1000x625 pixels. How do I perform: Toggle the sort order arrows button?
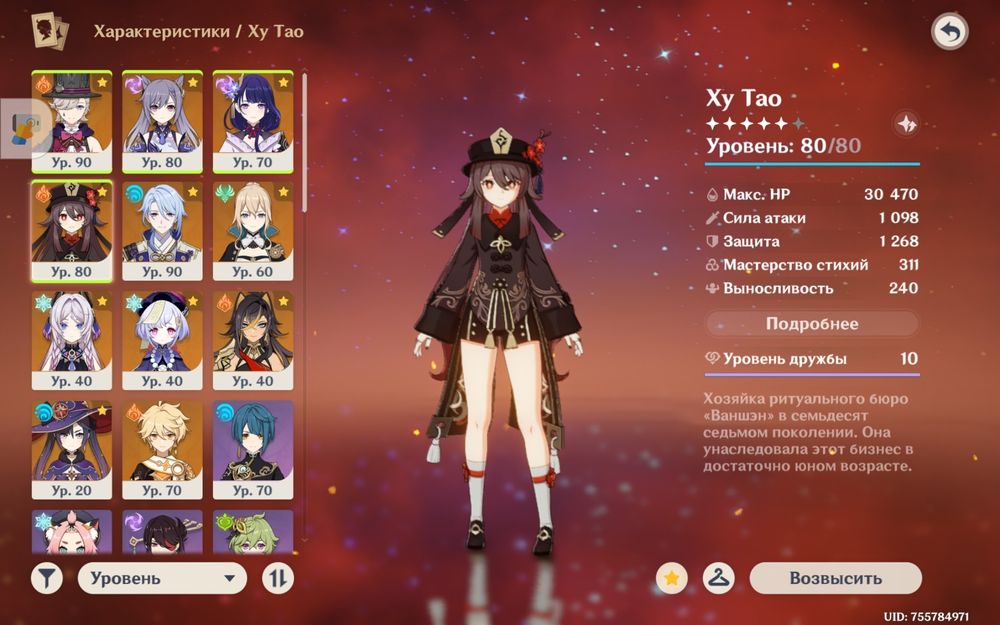[278, 578]
